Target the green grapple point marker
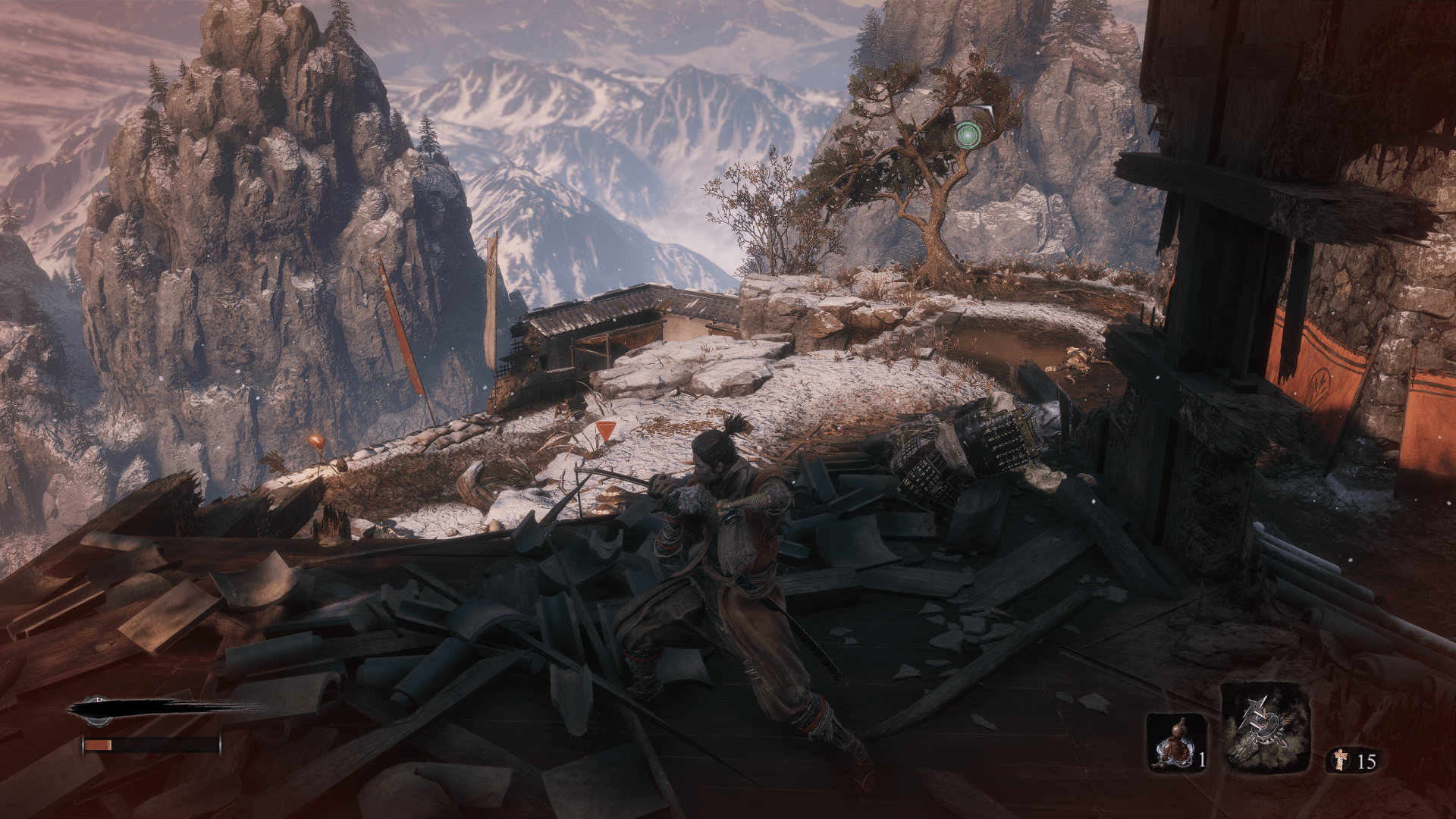1456x819 pixels. (966, 135)
